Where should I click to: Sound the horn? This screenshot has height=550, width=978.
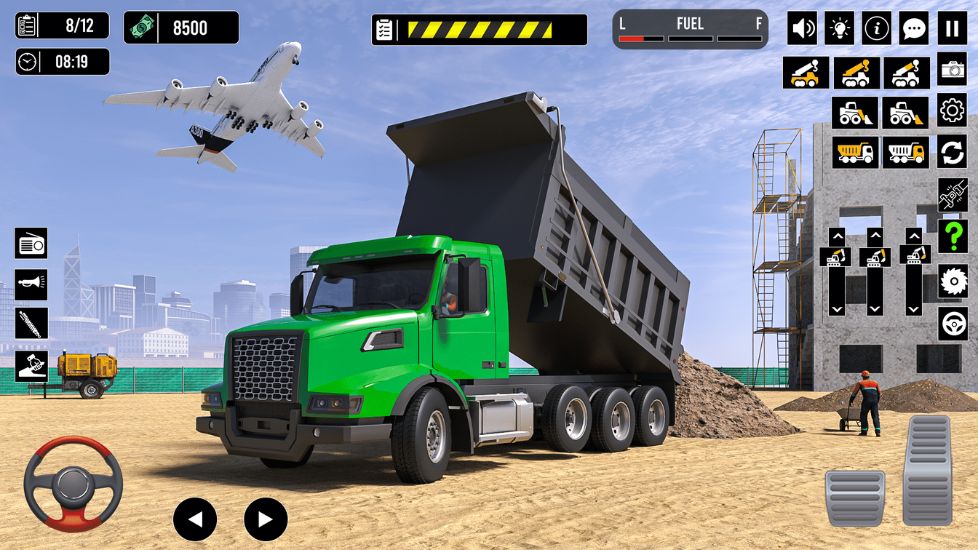[x=31, y=284]
